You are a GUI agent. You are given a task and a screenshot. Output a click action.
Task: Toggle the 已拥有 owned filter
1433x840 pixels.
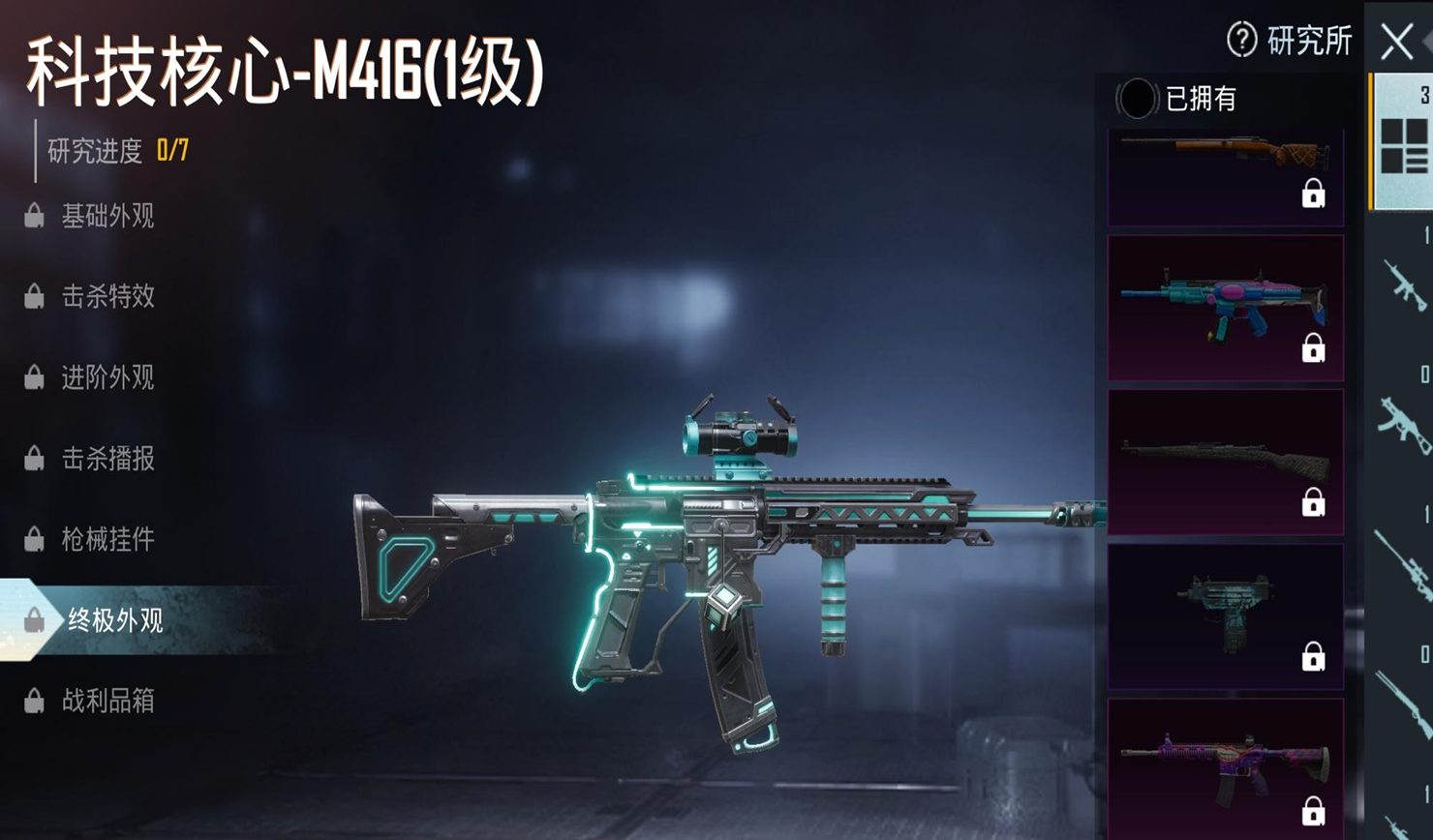click(1137, 99)
